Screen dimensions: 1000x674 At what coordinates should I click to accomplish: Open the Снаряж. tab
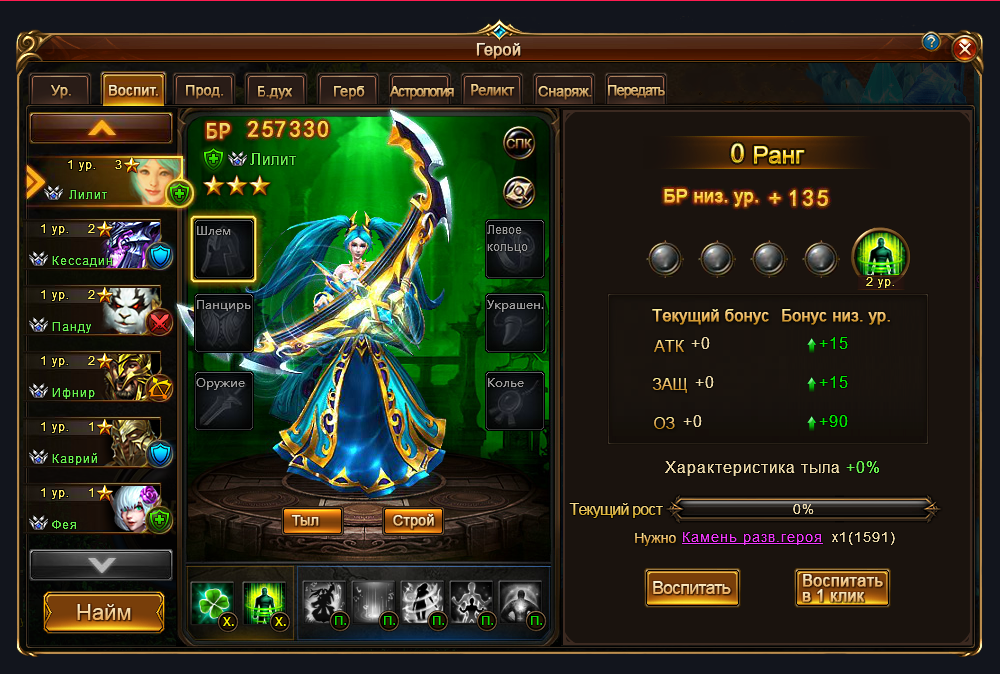(564, 90)
